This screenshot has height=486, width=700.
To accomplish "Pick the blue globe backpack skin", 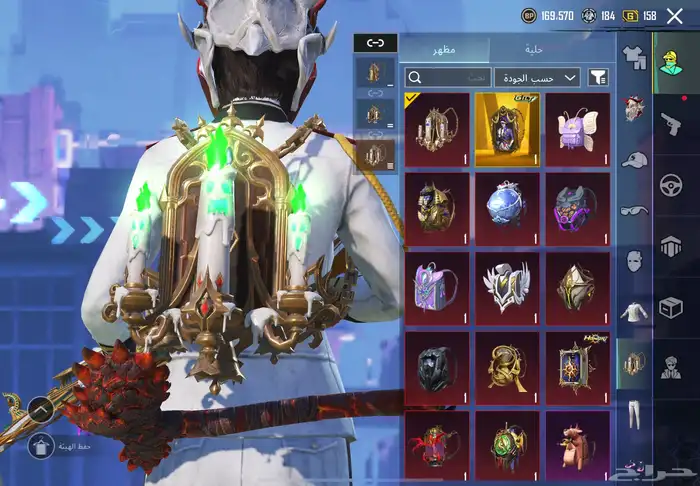I will coord(507,208).
